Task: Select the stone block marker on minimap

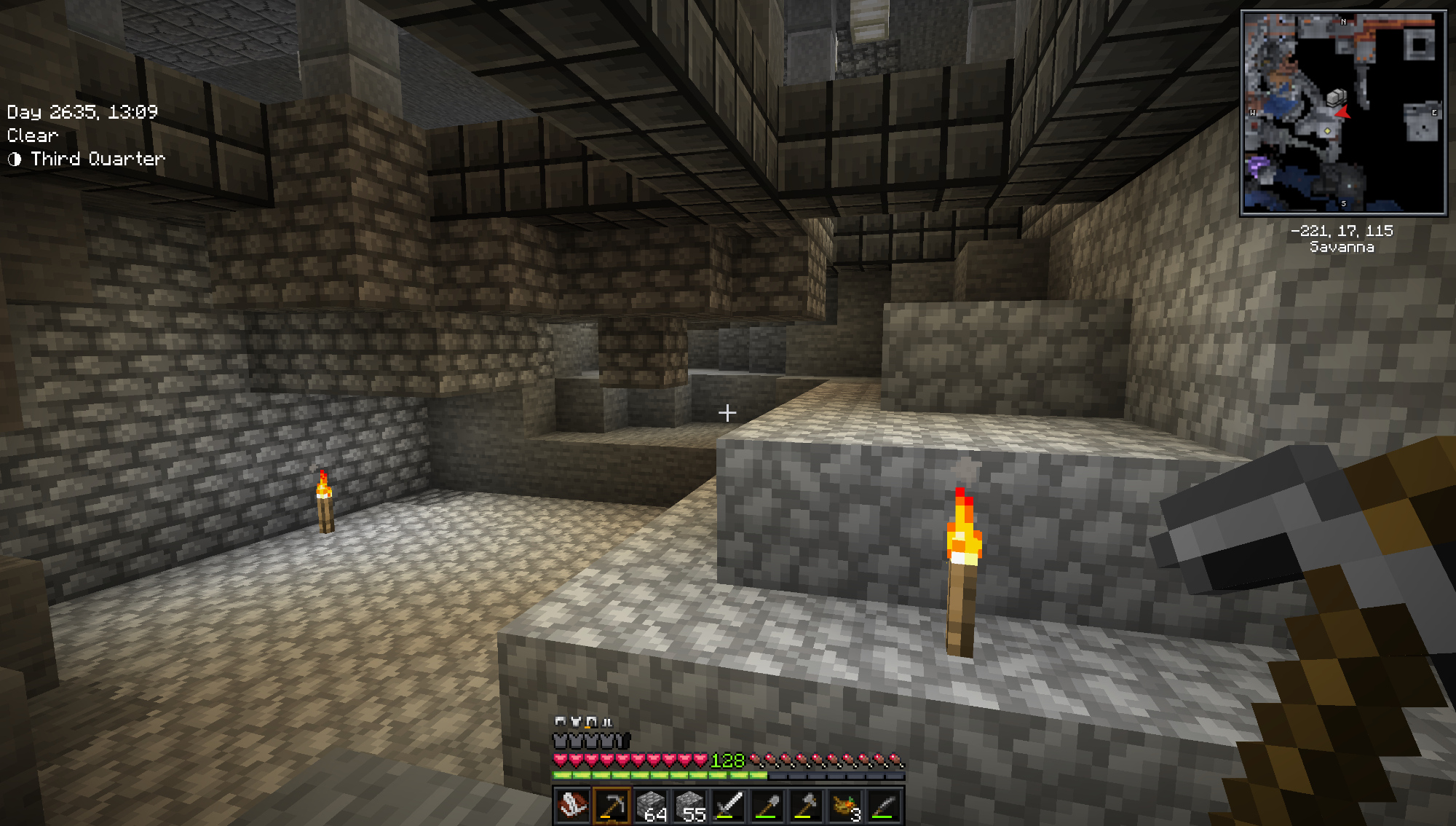Action: [1336, 97]
